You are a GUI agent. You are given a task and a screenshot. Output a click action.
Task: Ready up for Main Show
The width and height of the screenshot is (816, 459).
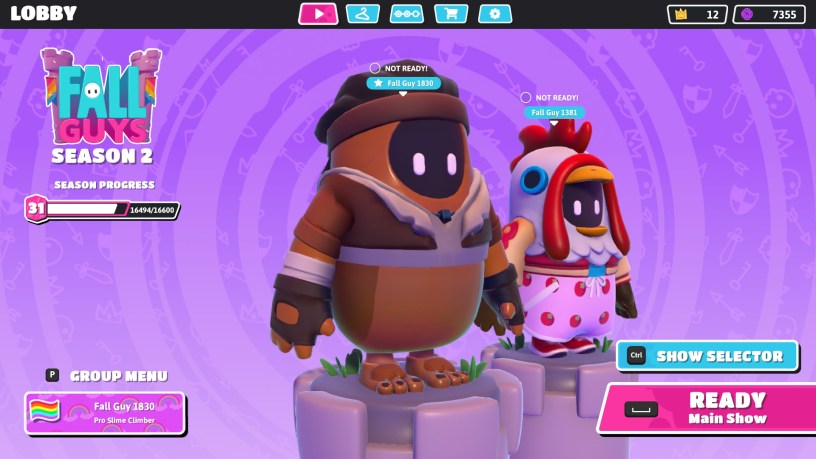click(708, 408)
